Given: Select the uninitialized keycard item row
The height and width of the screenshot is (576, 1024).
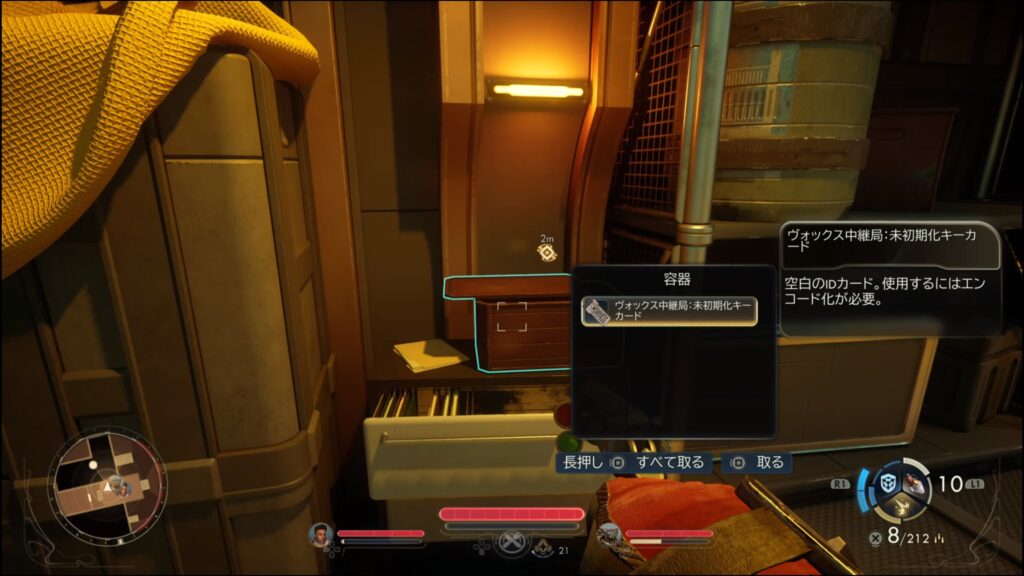Looking at the screenshot, I should coord(669,311).
